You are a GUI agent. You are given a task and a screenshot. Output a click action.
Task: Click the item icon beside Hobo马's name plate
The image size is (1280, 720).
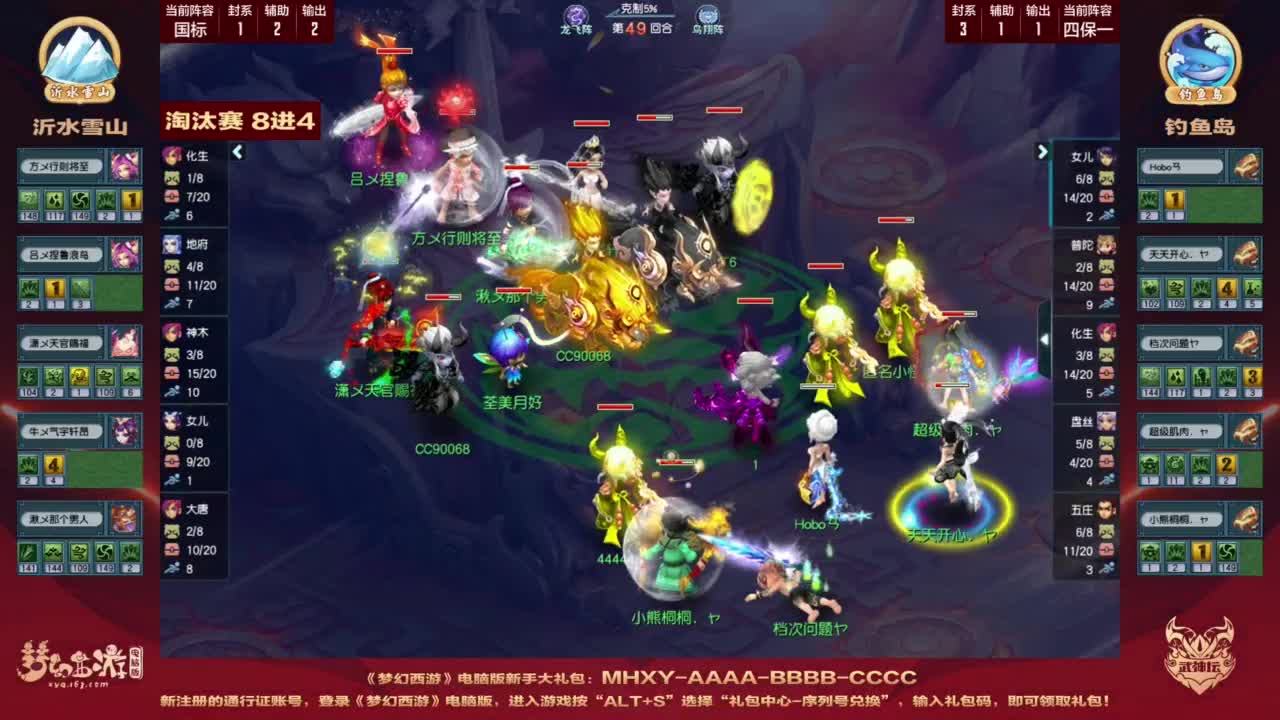(1246, 165)
